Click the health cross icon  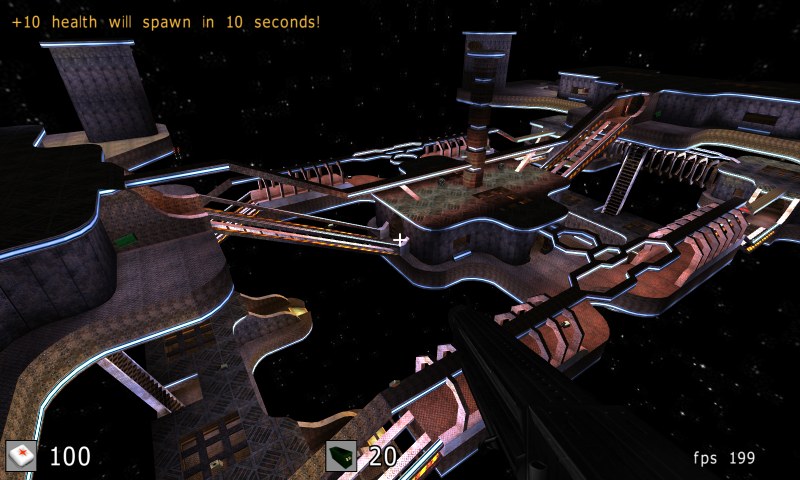click(21, 456)
